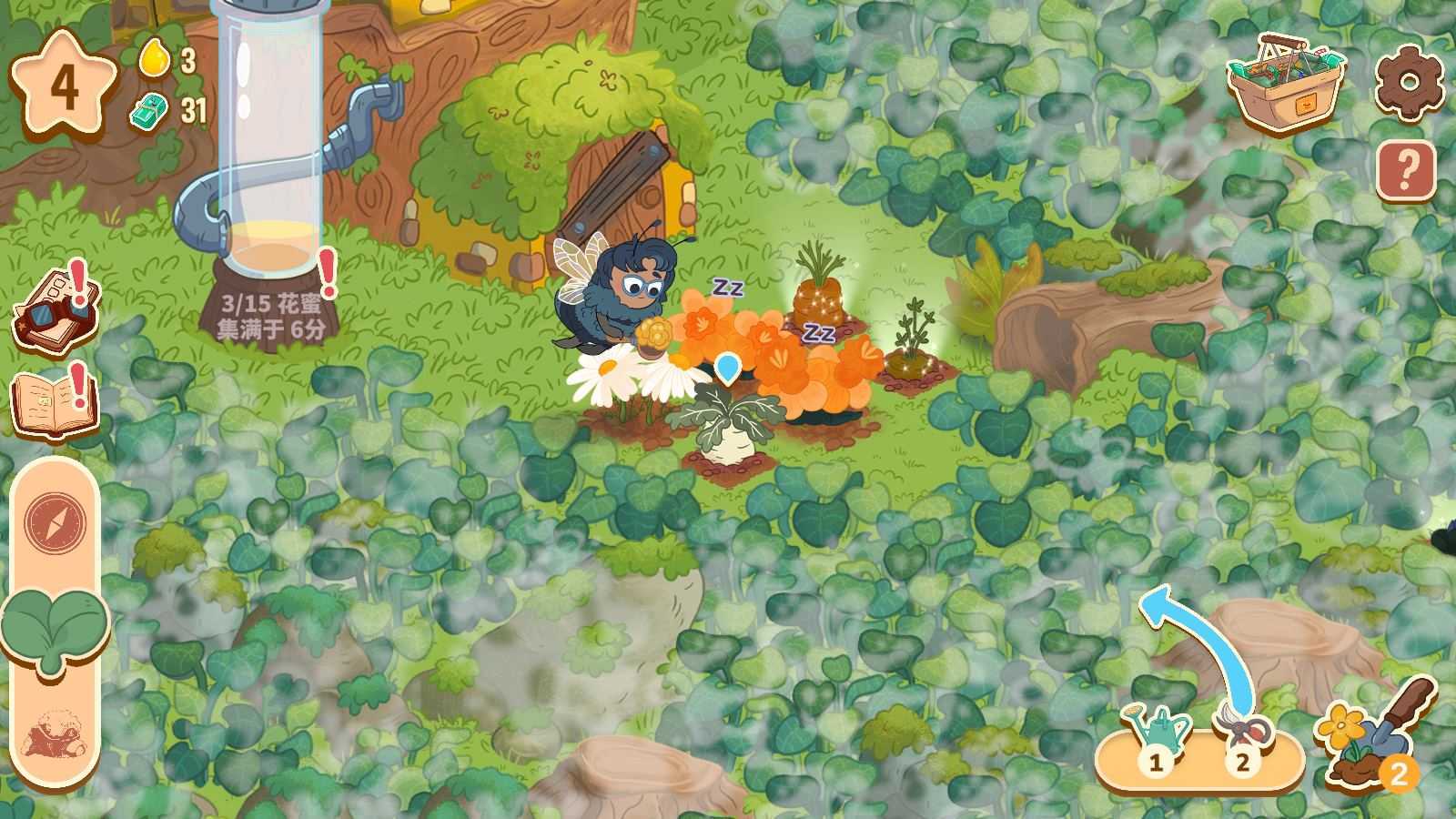Click the level 4 star badge
Image resolution: width=1456 pixels, height=819 pixels.
coord(64,86)
